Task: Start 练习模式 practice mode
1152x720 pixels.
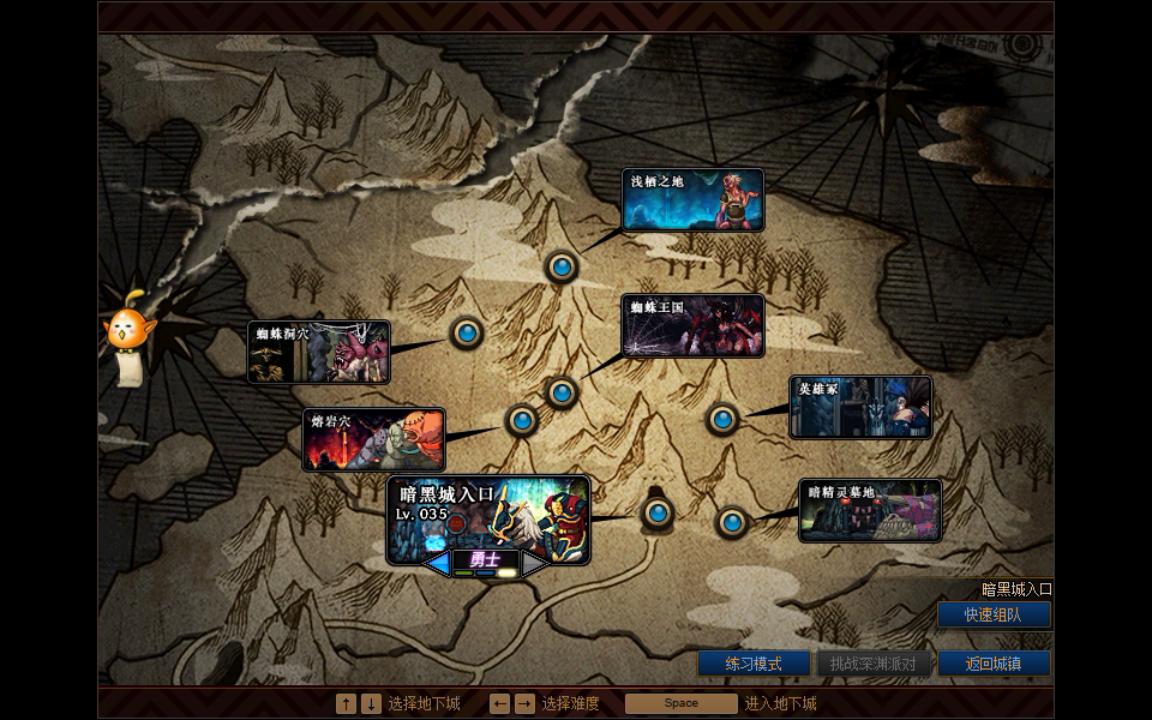Action: (753, 663)
